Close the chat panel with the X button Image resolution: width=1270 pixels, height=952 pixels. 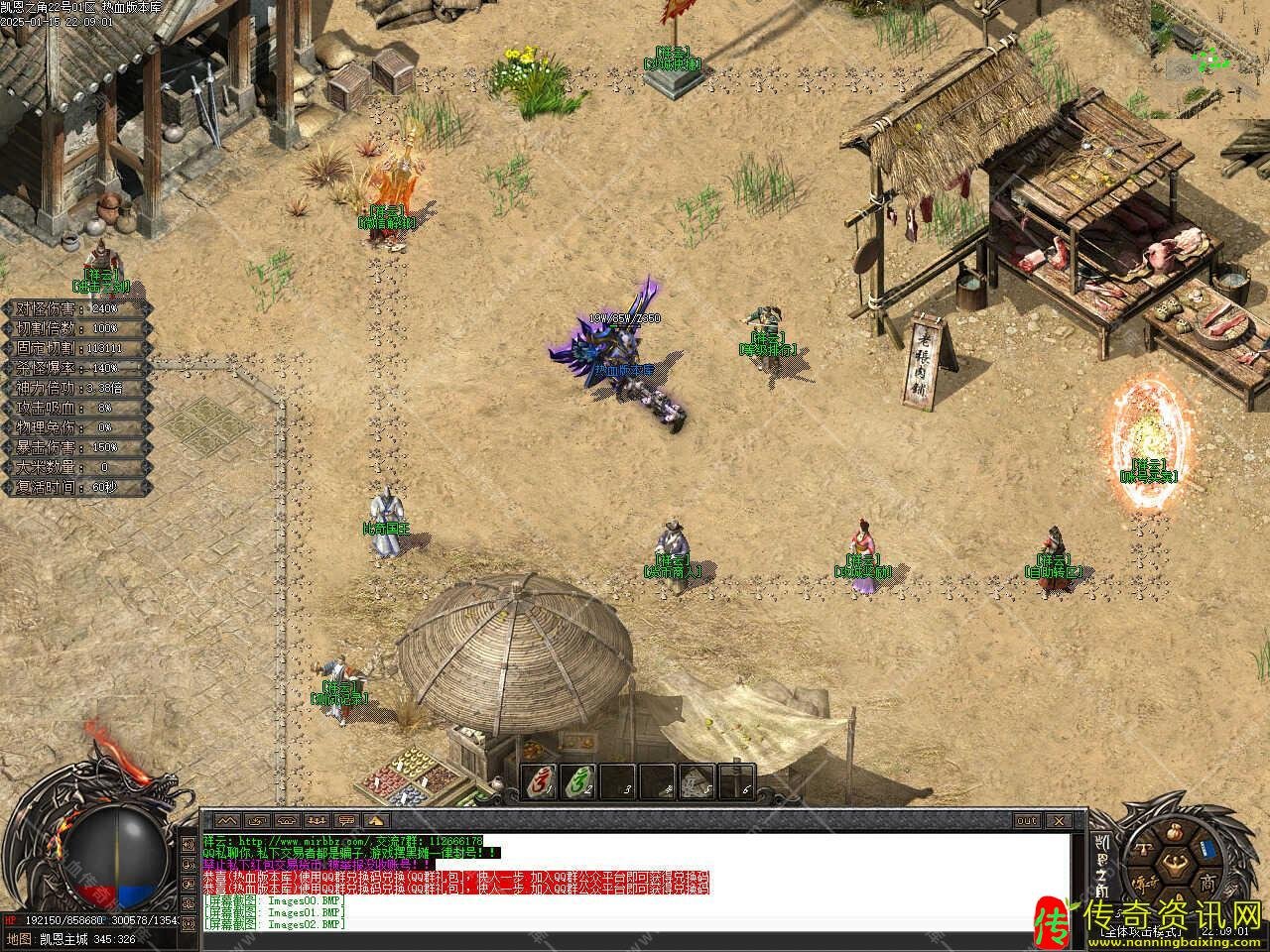point(1060,821)
